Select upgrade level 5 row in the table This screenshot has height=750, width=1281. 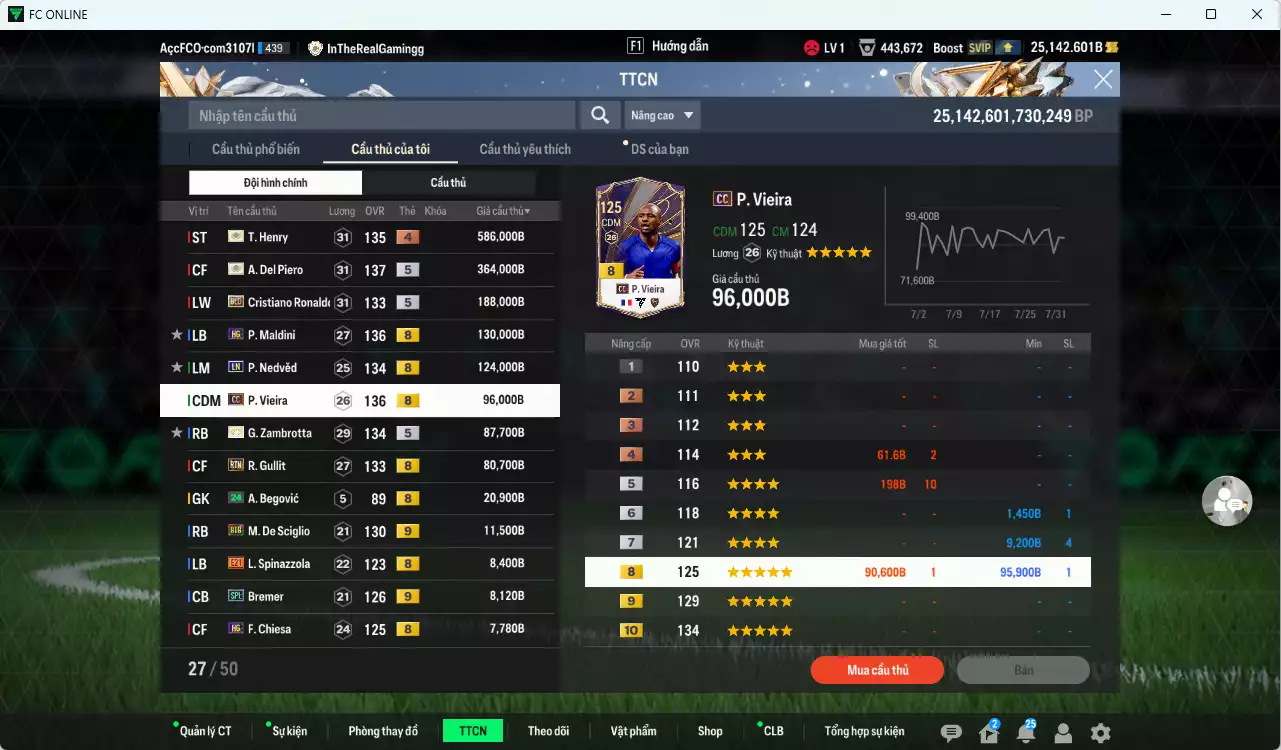point(838,483)
